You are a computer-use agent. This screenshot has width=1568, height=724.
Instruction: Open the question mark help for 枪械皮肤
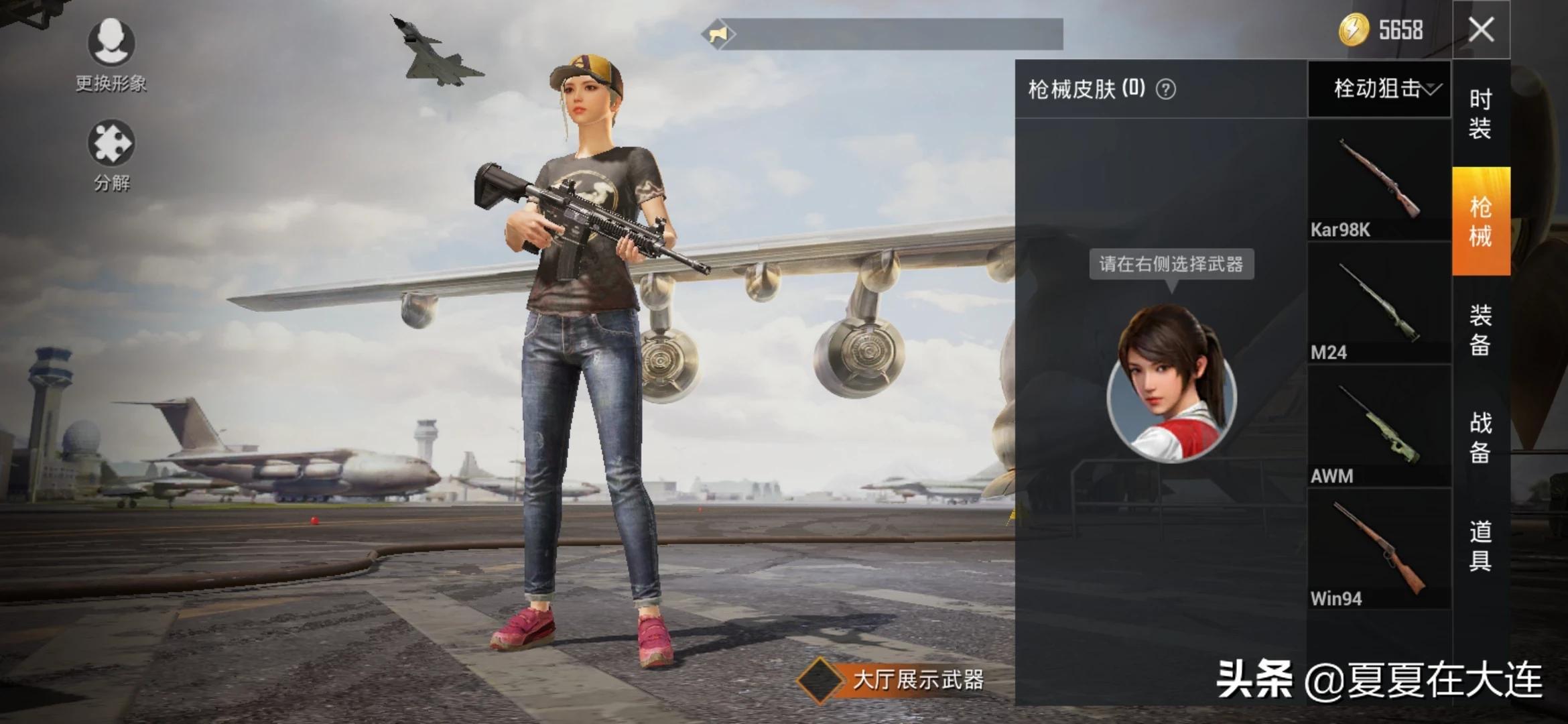click(x=1166, y=89)
